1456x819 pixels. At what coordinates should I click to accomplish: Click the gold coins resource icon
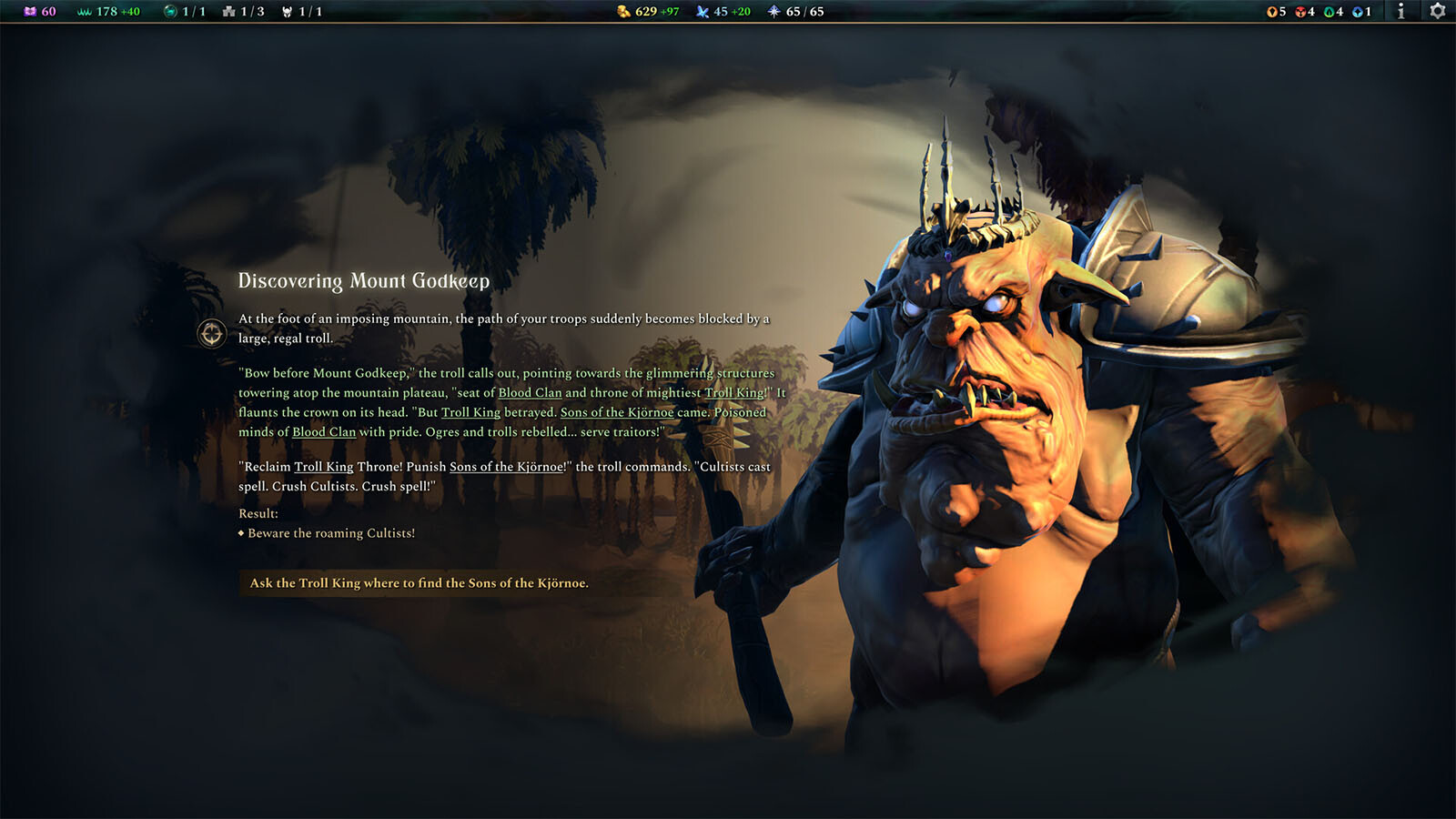pos(623,12)
